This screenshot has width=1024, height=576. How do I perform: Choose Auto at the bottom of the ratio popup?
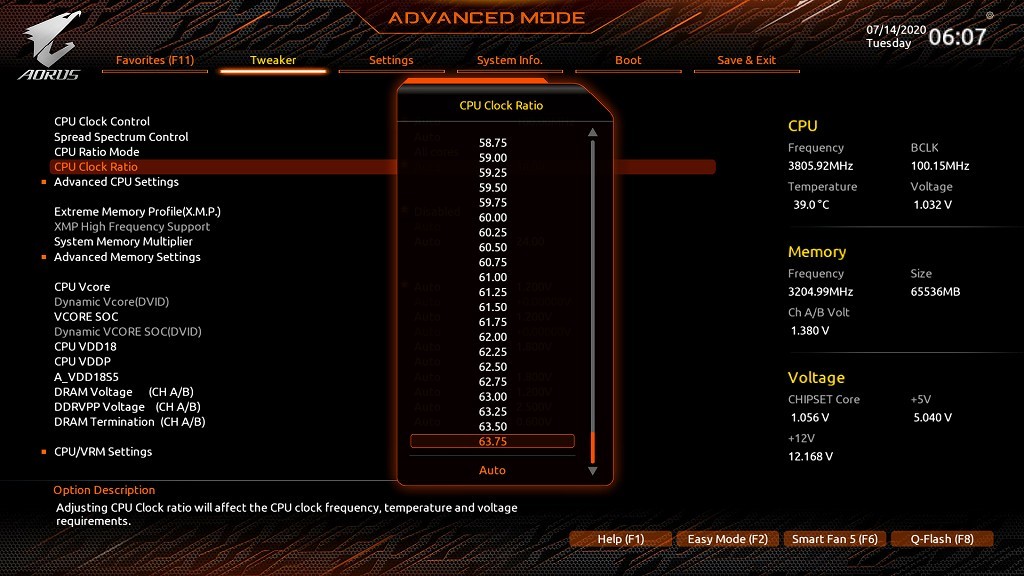pyautogui.click(x=492, y=470)
